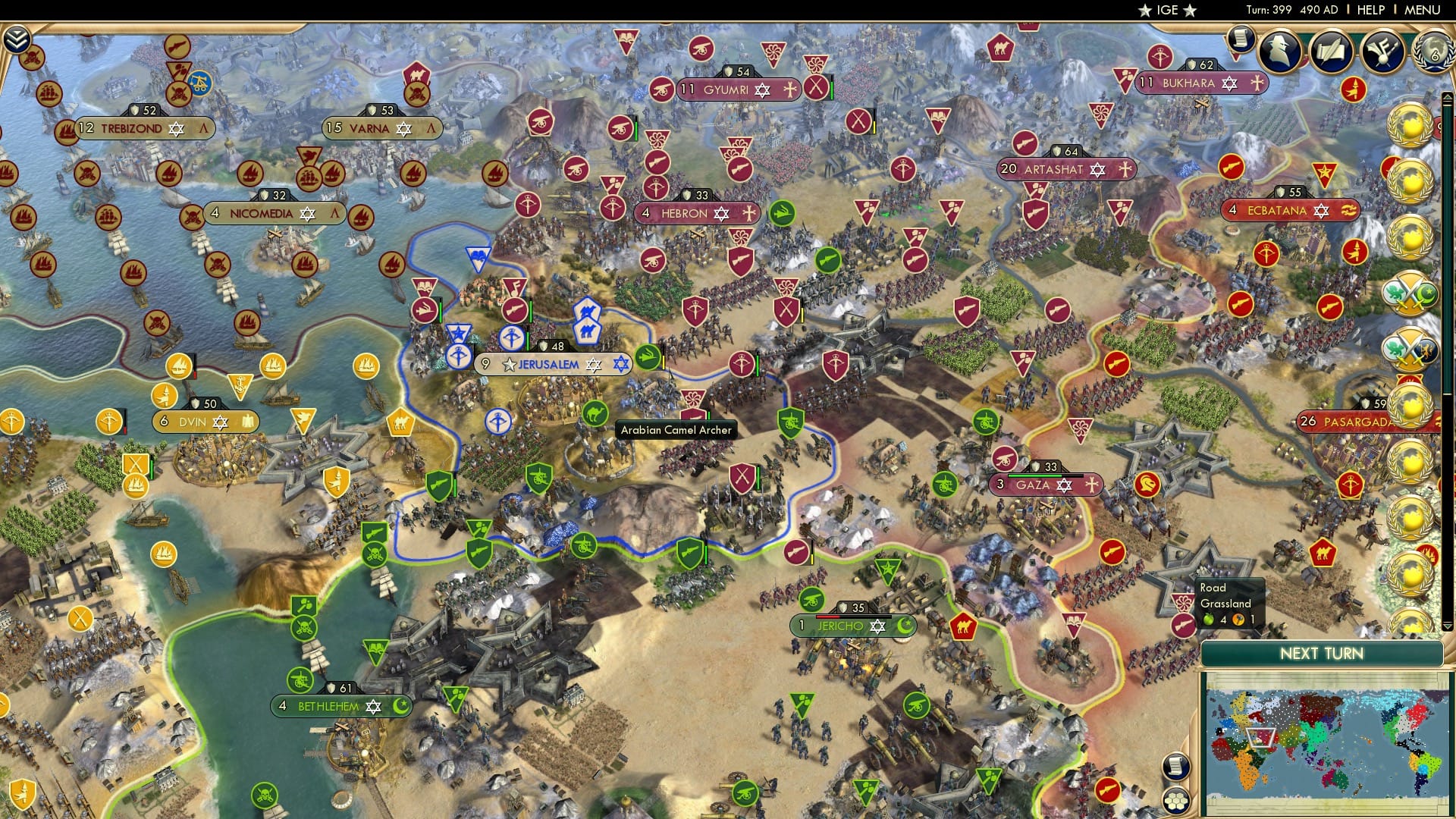Click the Star of David icon on Jerusalem's banner
The width and height of the screenshot is (1456, 819).
(x=620, y=364)
